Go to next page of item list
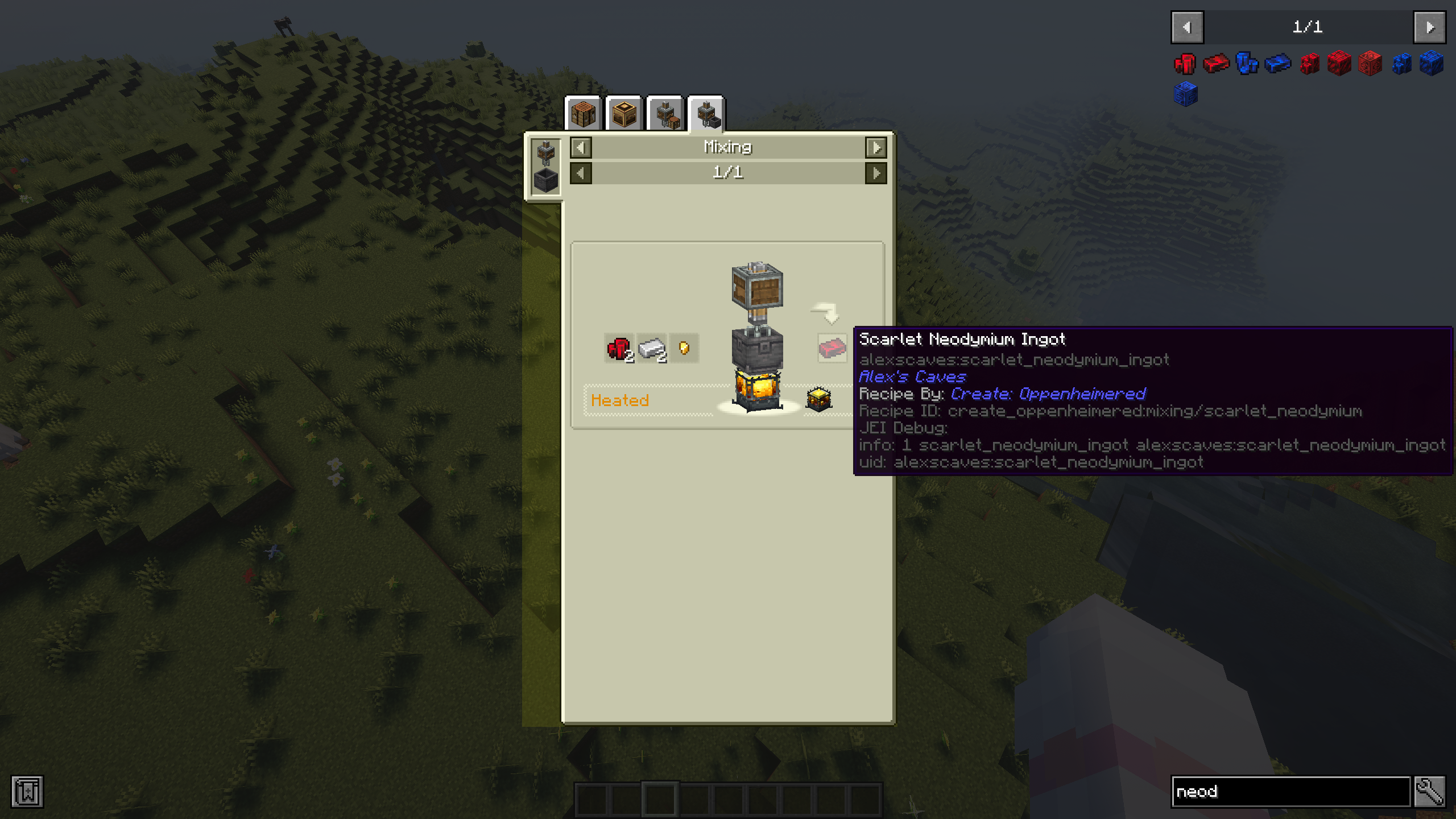The image size is (1456, 819). (1430, 27)
